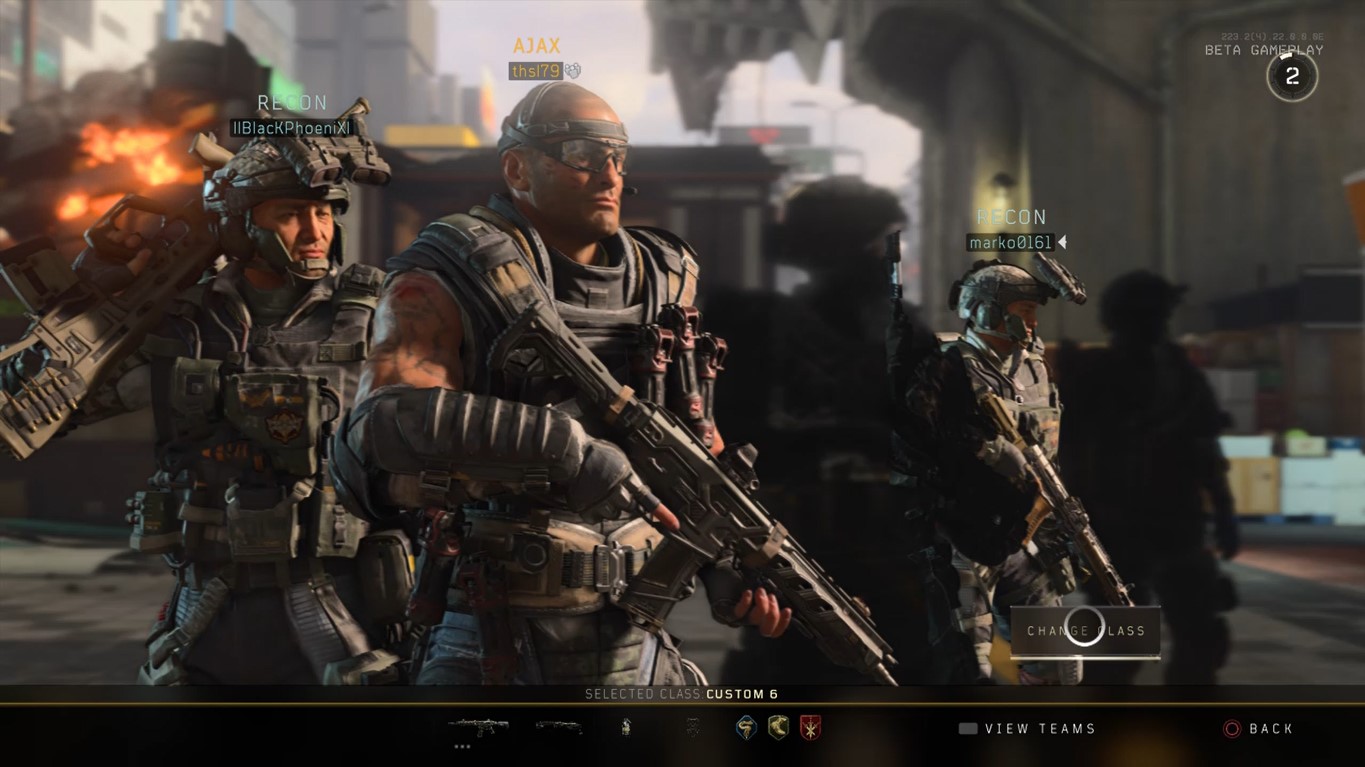The height and width of the screenshot is (767, 1365).
Task: Click the Back option
Action: pyautogui.click(x=1269, y=729)
